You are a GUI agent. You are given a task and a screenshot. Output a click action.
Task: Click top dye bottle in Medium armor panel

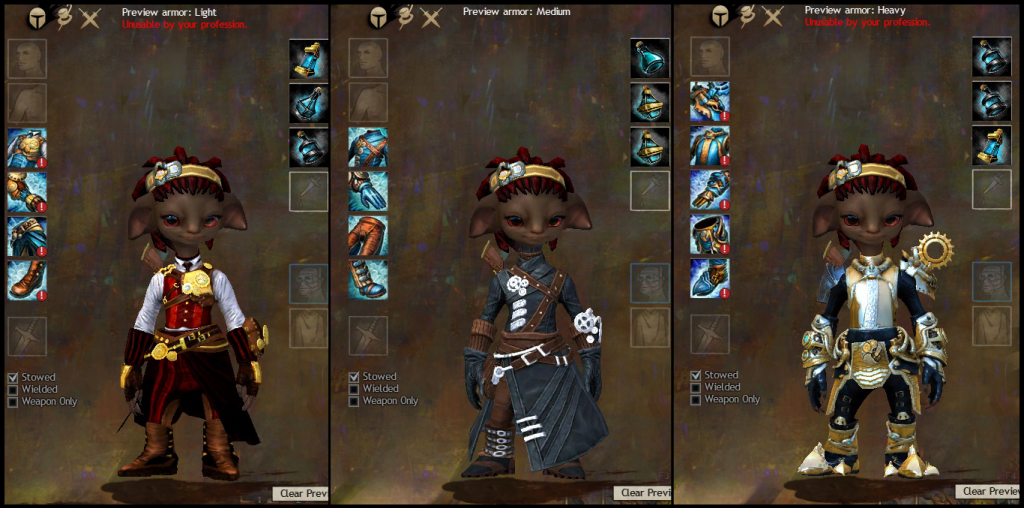[x=650, y=58]
